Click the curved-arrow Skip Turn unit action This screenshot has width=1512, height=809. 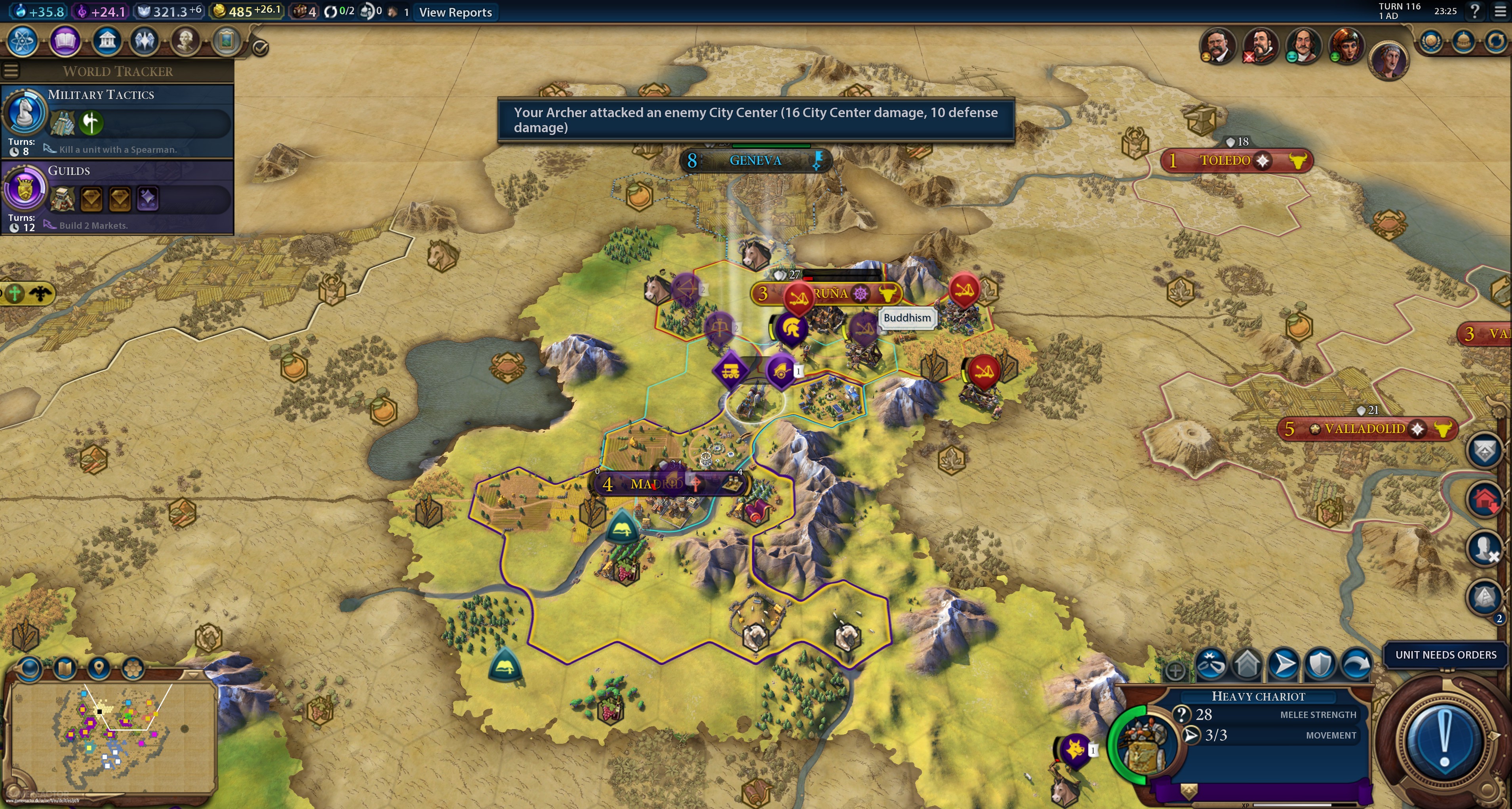pyautogui.click(x=1356, y=664)
